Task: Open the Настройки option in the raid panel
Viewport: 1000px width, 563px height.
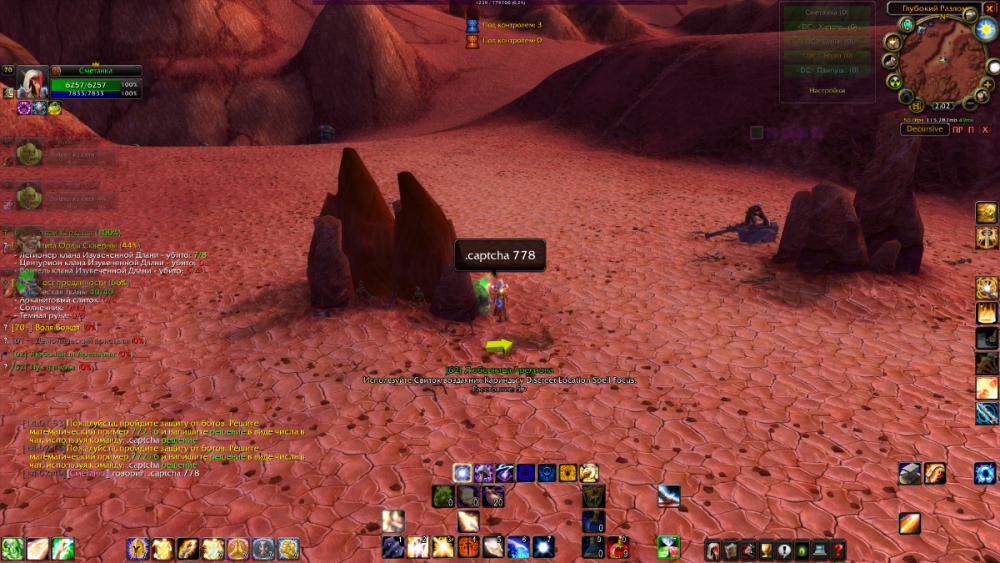Action: (x=826, y=90)
